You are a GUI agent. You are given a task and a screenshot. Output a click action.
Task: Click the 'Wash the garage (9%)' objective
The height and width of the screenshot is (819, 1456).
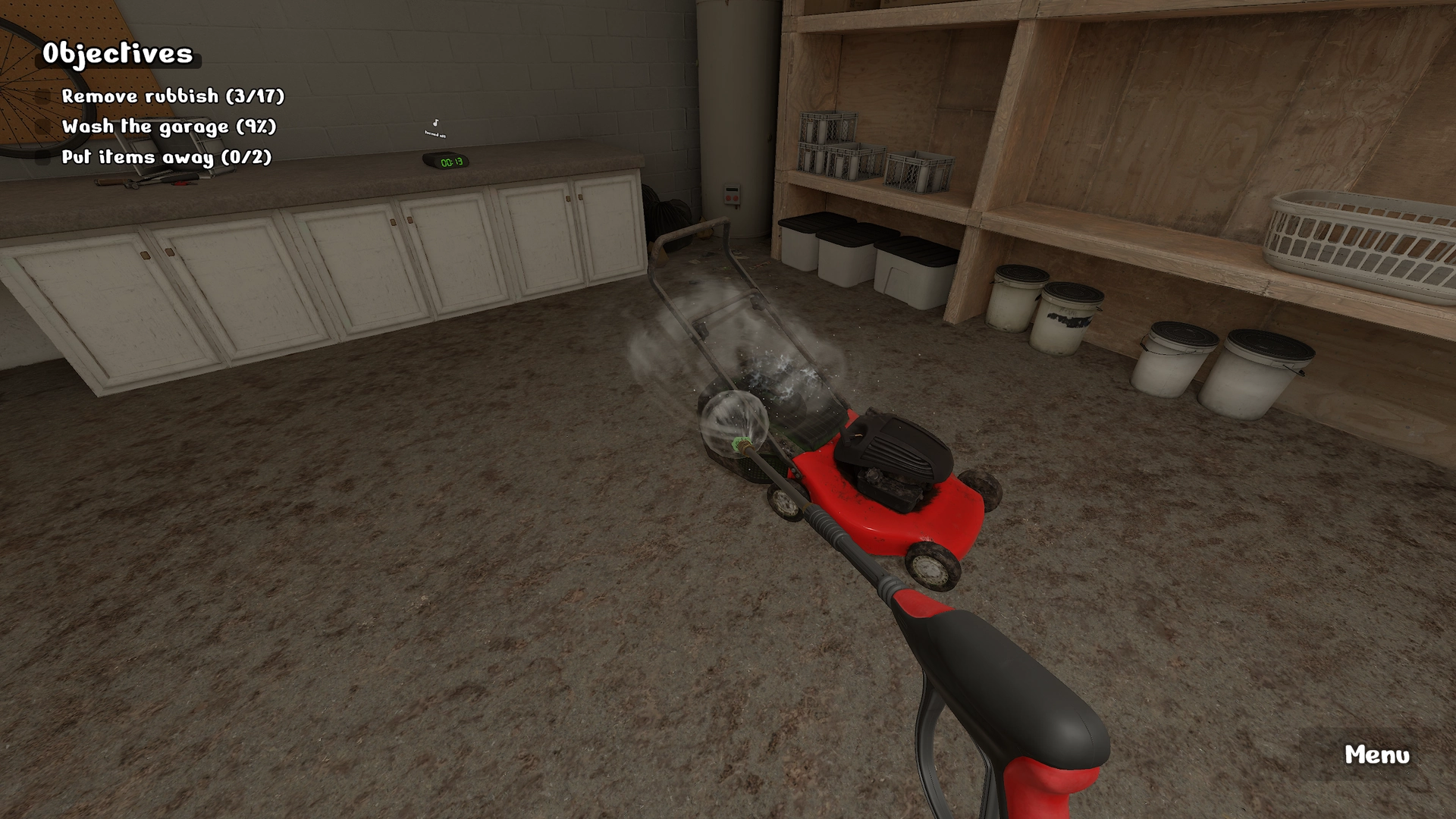[168, 127]
